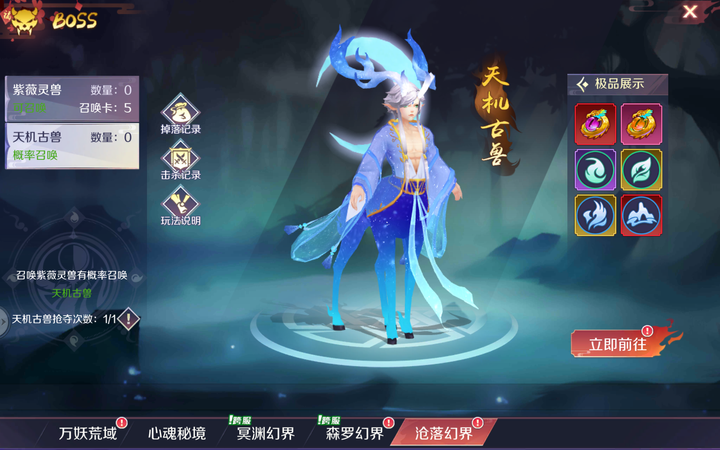
Task: Open the 森罗幻界 tab
Action: tap(354, 433)
